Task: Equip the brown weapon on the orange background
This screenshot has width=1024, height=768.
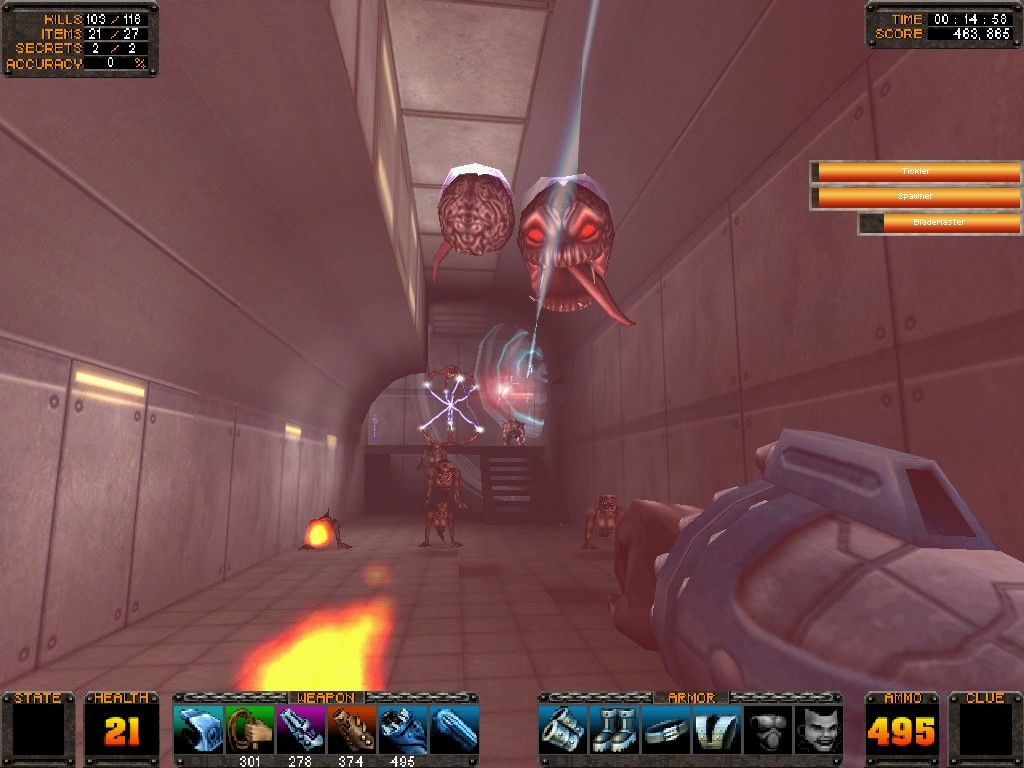Action: tap(351, 730)
